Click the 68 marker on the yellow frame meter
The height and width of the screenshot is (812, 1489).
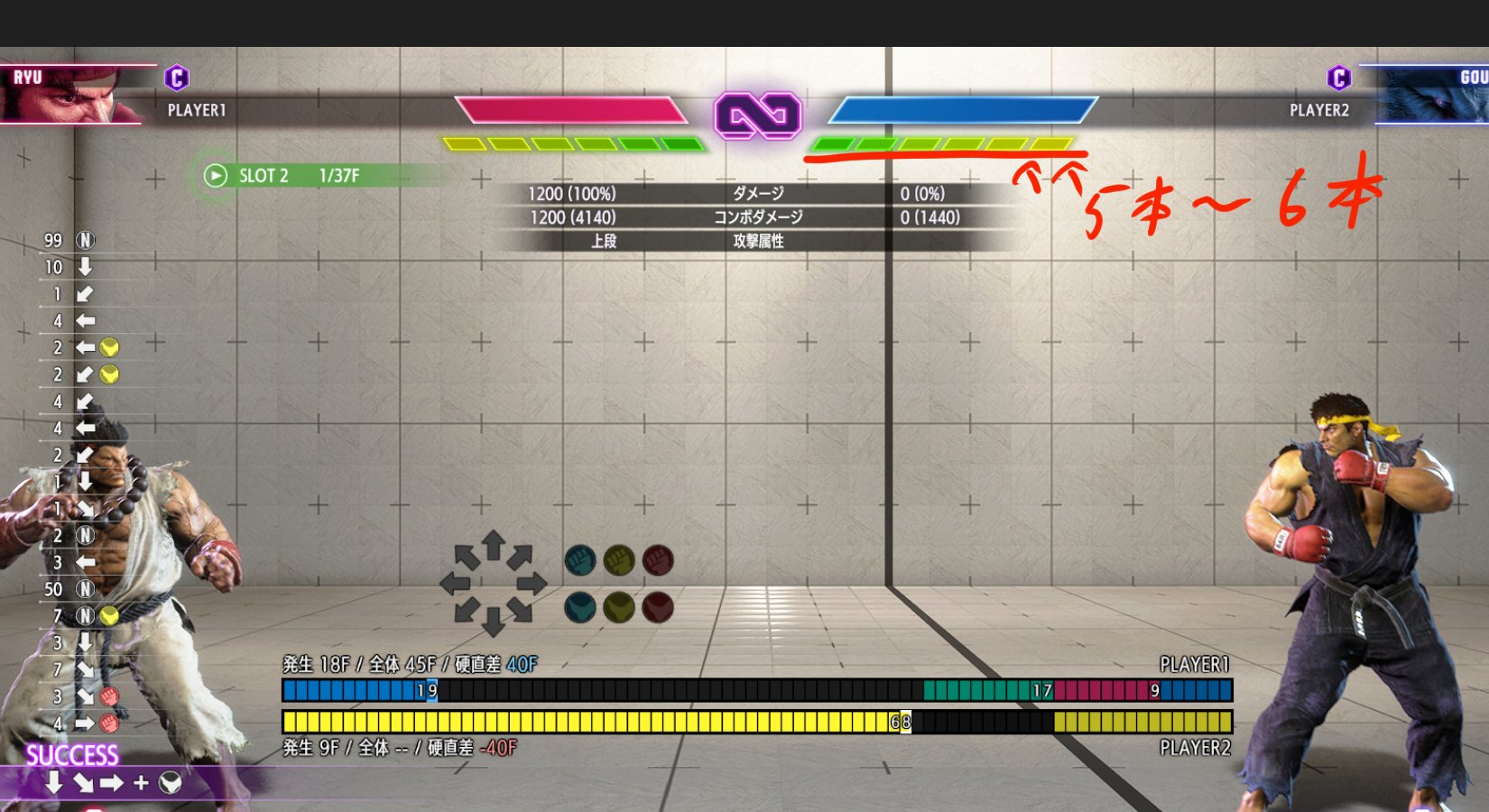[x=900, y=722]
